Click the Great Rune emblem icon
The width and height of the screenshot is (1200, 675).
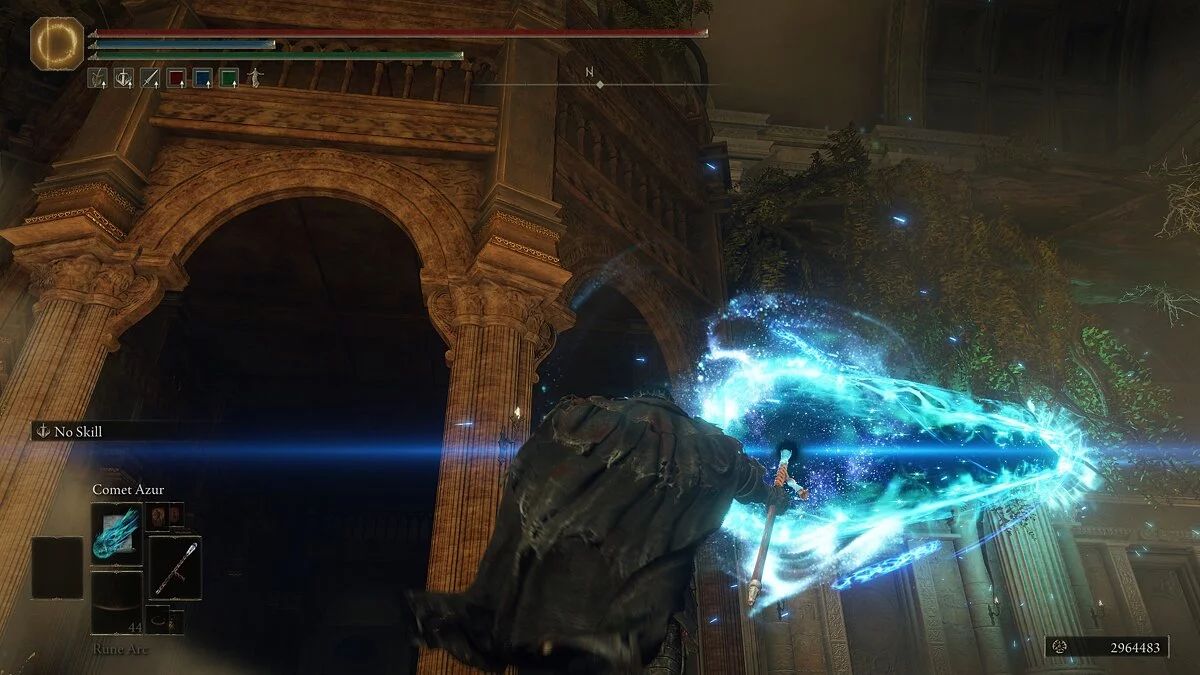click(57, 44)
